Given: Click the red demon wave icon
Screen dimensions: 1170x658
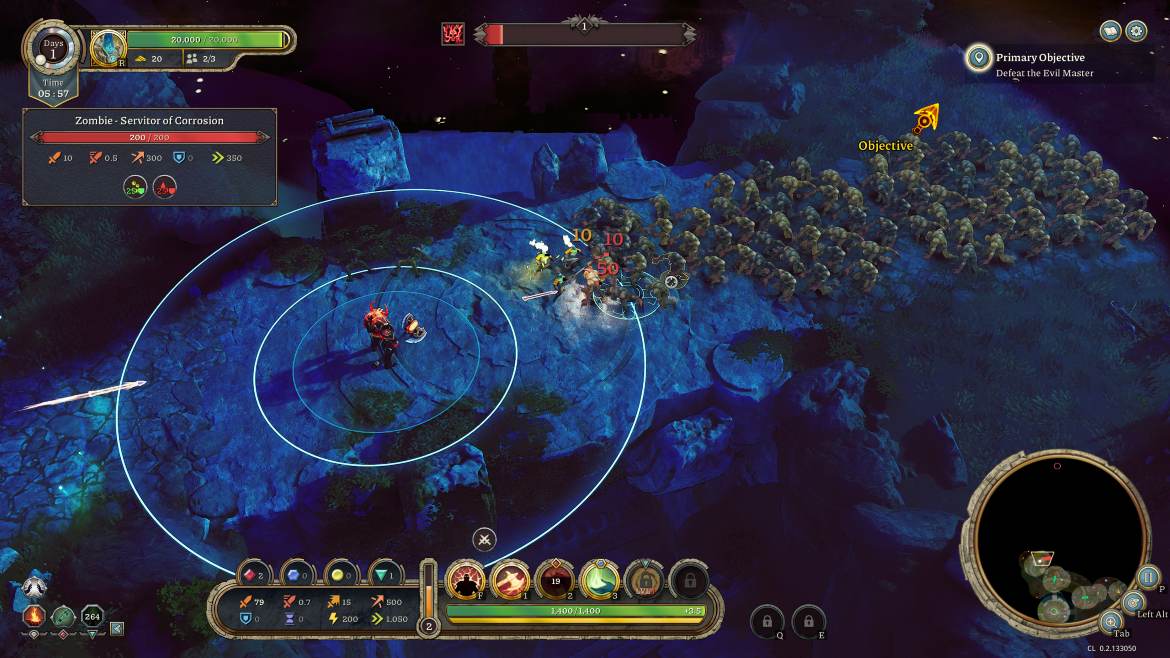Looking at the screenshot, I should pos(453,34).
